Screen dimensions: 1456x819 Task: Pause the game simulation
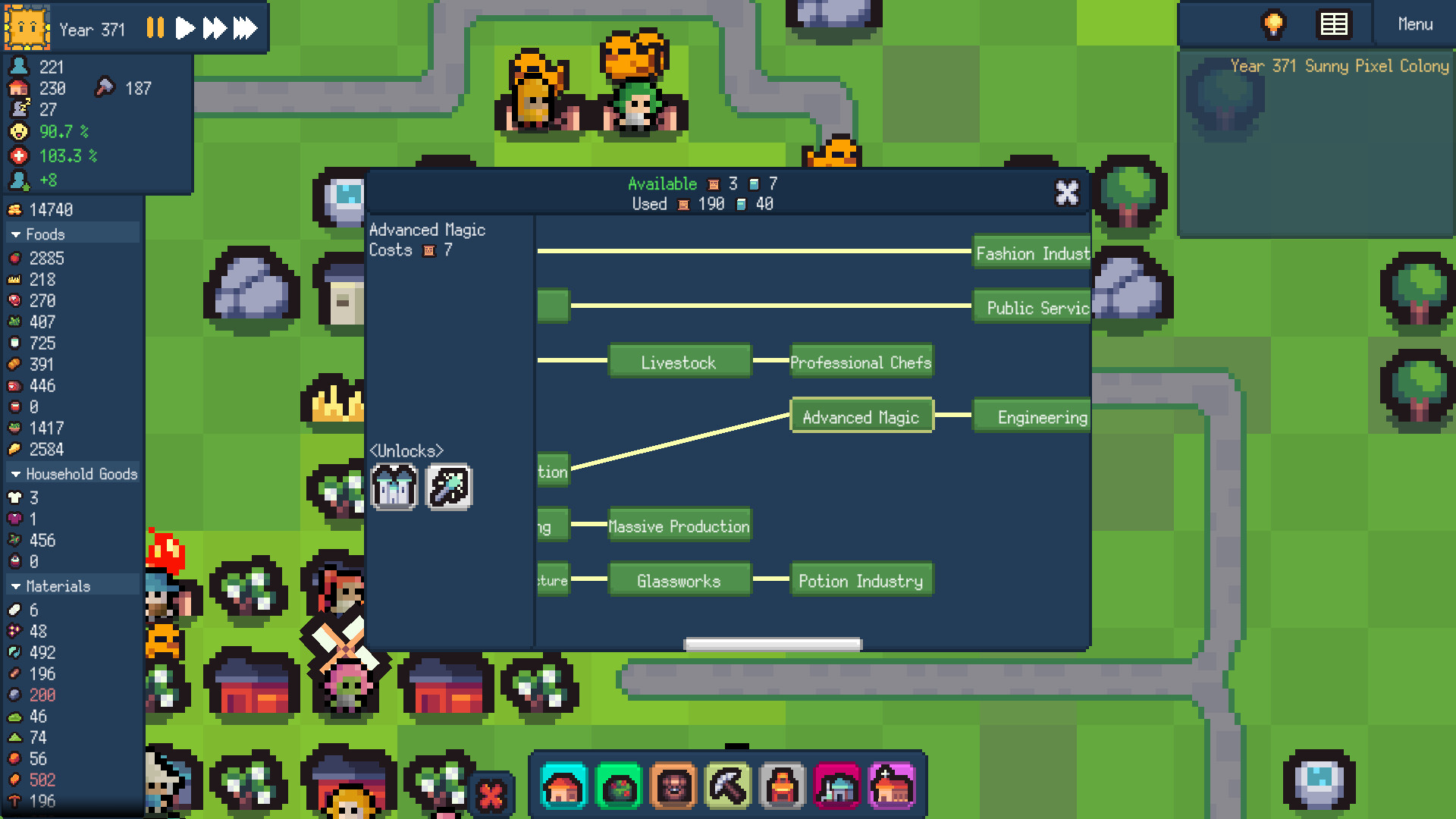click(155, 27)
